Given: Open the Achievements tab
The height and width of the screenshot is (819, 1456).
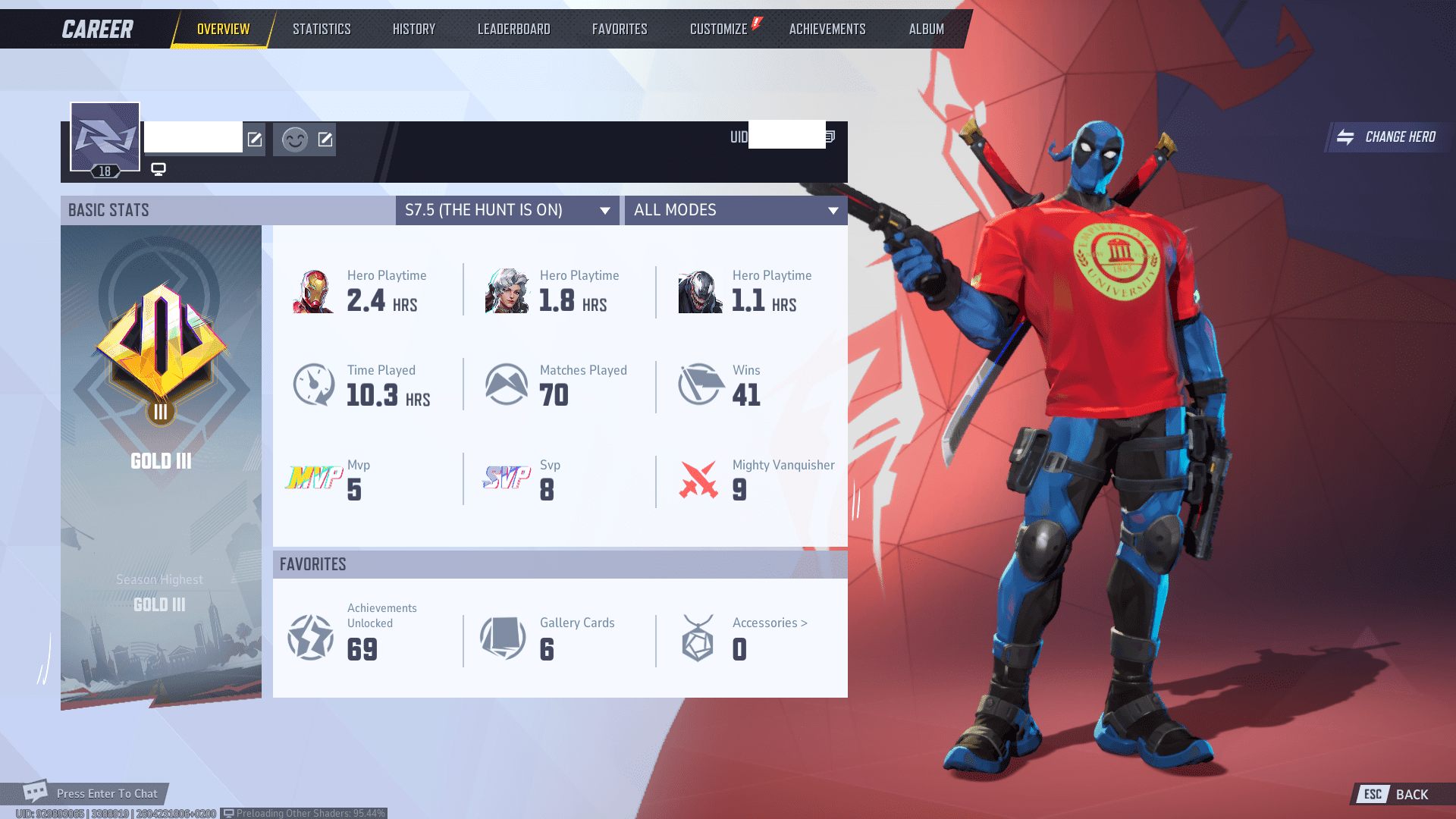Looking at the screenshot, I should tap(827, 29).
